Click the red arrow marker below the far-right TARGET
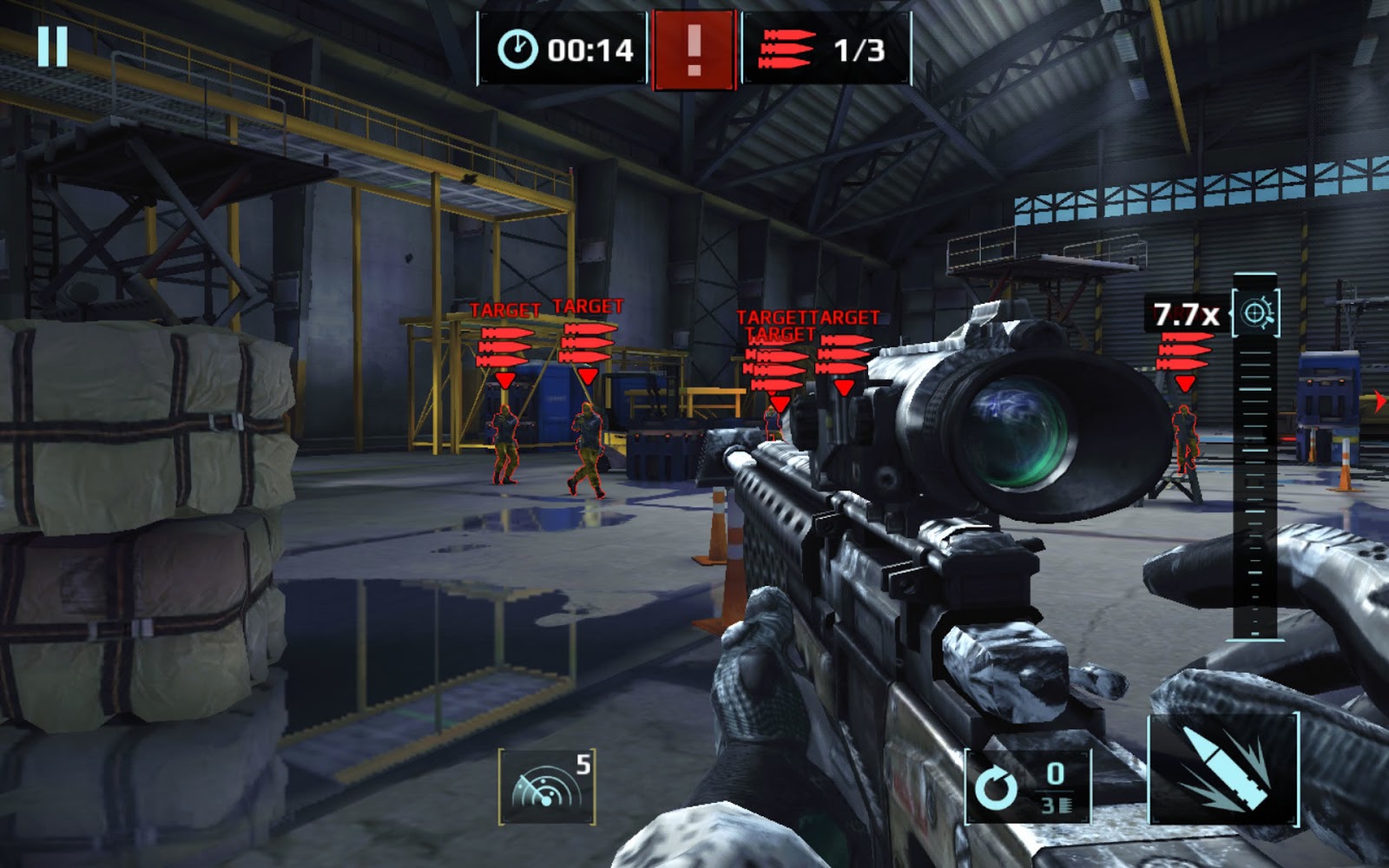Image resolution: width=1389 pixels, height=868 pixels. (1183, 385)
